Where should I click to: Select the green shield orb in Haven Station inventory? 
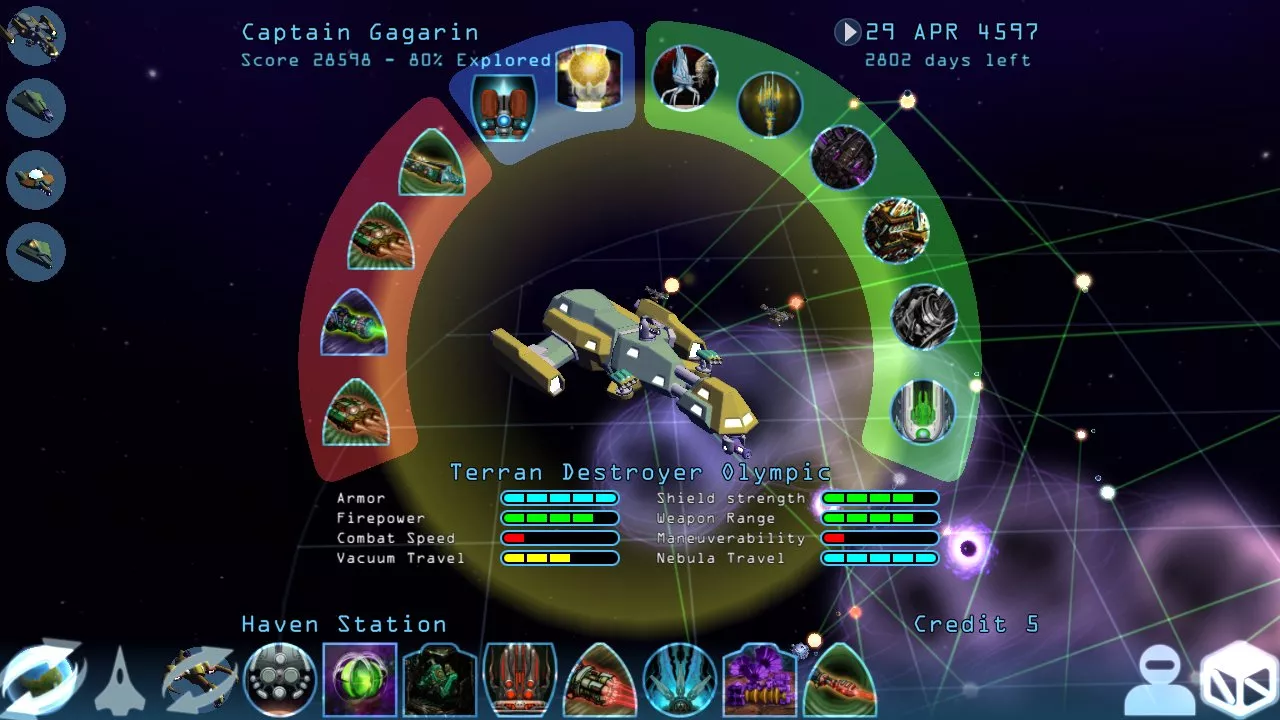coord(360,678)
